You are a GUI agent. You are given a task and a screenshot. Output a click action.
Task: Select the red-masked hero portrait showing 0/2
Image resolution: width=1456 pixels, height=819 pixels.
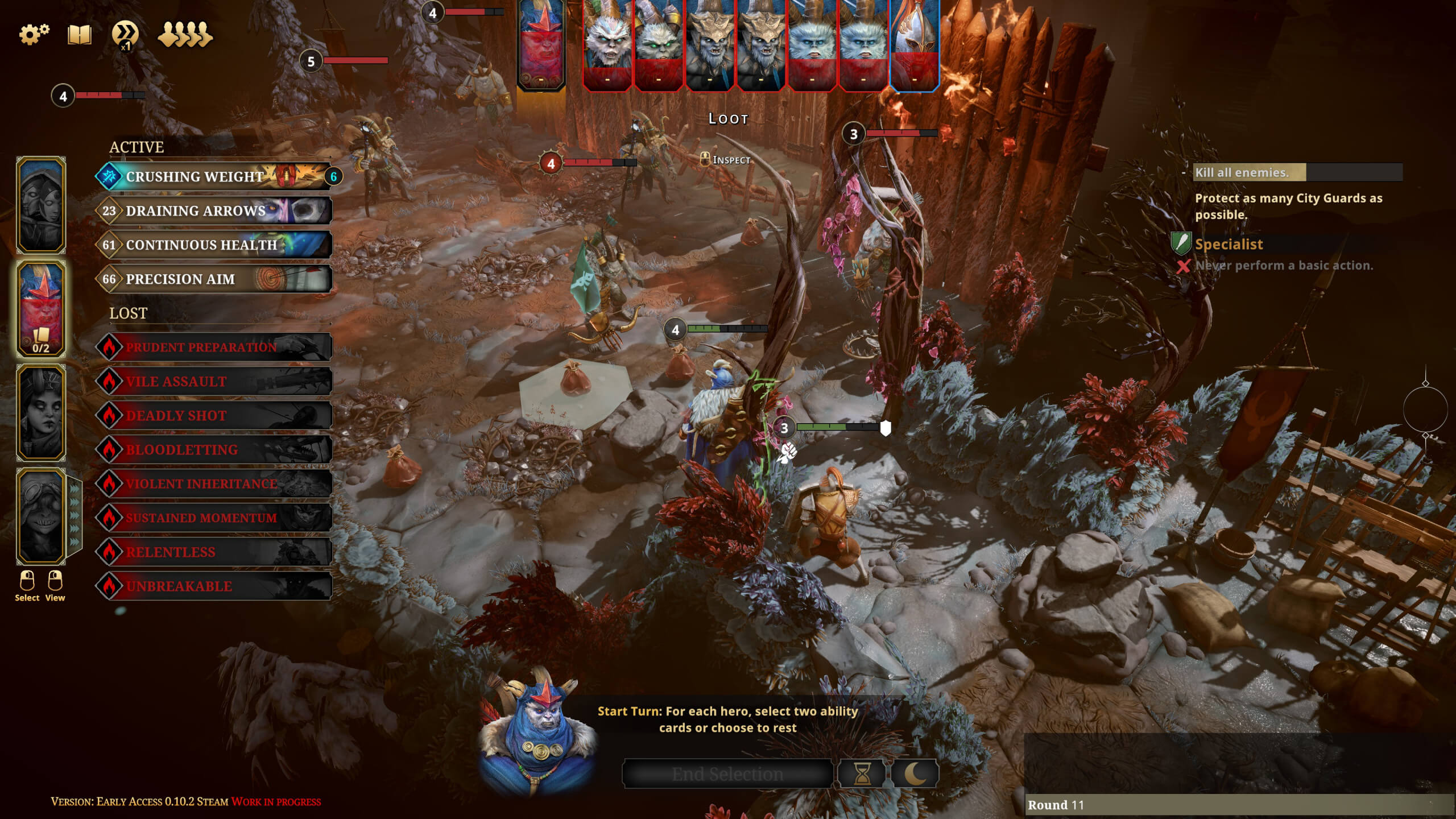tap(41, 309)
